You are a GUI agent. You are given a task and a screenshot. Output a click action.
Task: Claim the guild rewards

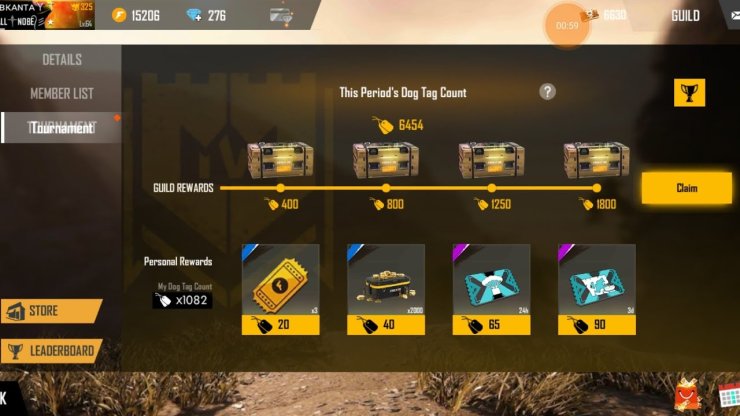pyautogui.click(x=686, y=188)
